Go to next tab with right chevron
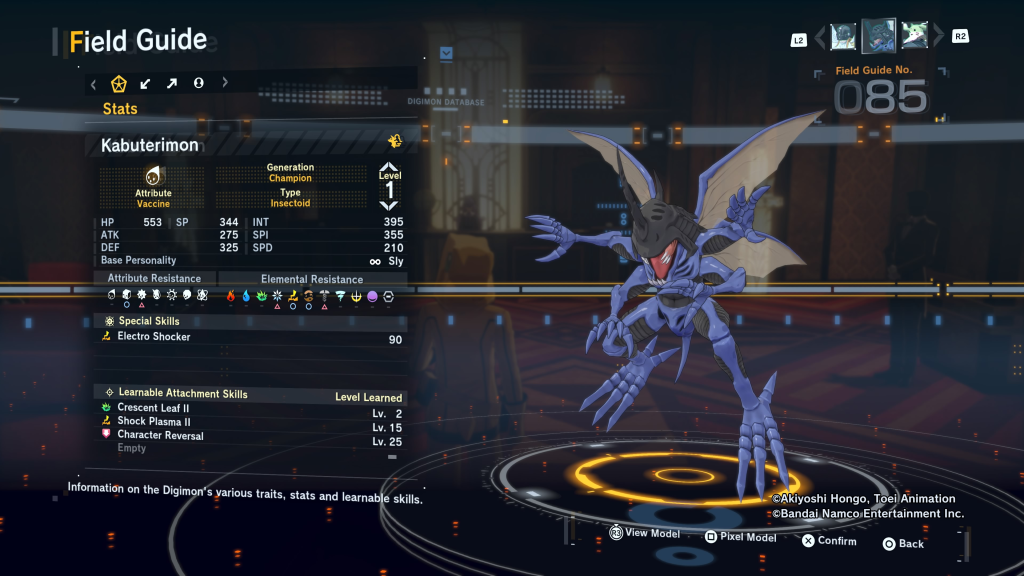The height and width of the screenshot is (576, 1024). pos(224,84)
